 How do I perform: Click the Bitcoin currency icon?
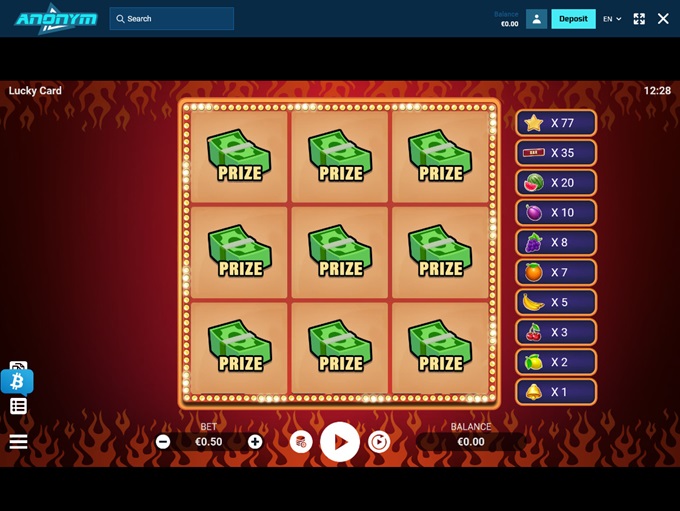point(17,381)
